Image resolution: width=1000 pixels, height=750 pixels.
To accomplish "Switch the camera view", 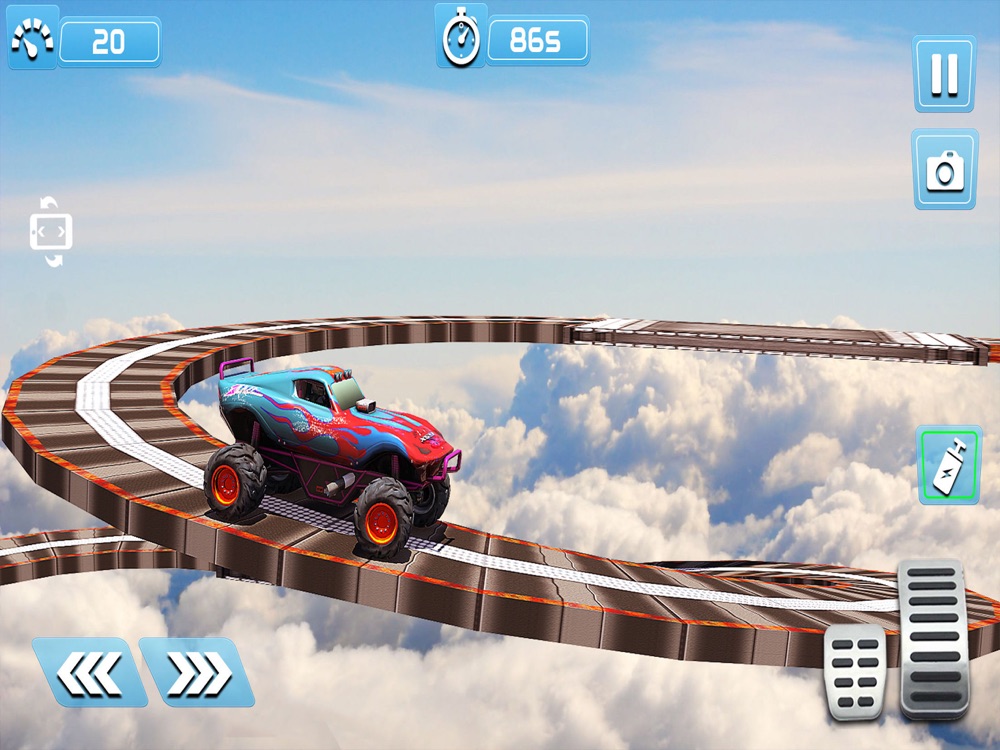I will pyautogui.click(x=944, y=169).
